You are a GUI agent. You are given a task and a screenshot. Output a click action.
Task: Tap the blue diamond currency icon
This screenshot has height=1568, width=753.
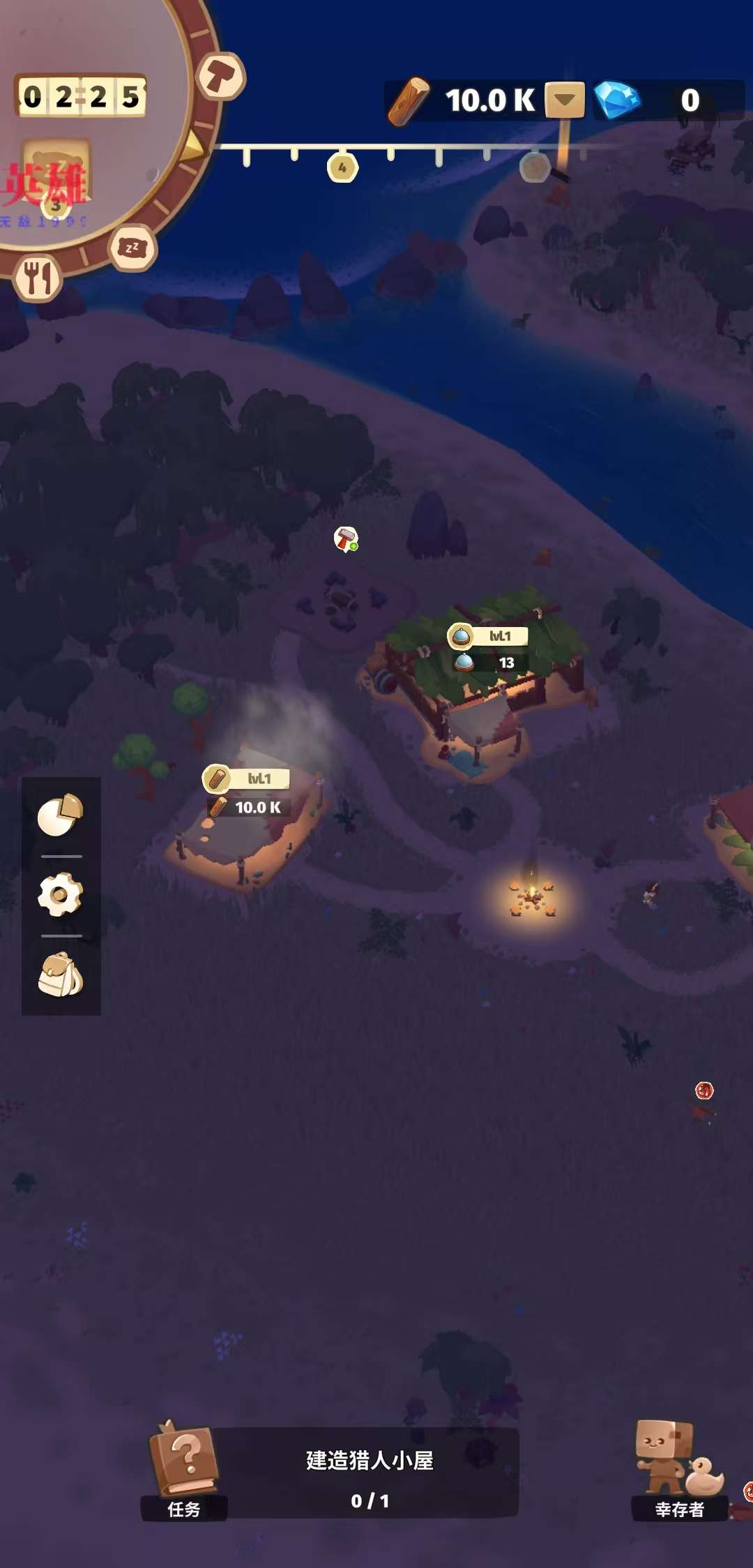coord(617,100)
